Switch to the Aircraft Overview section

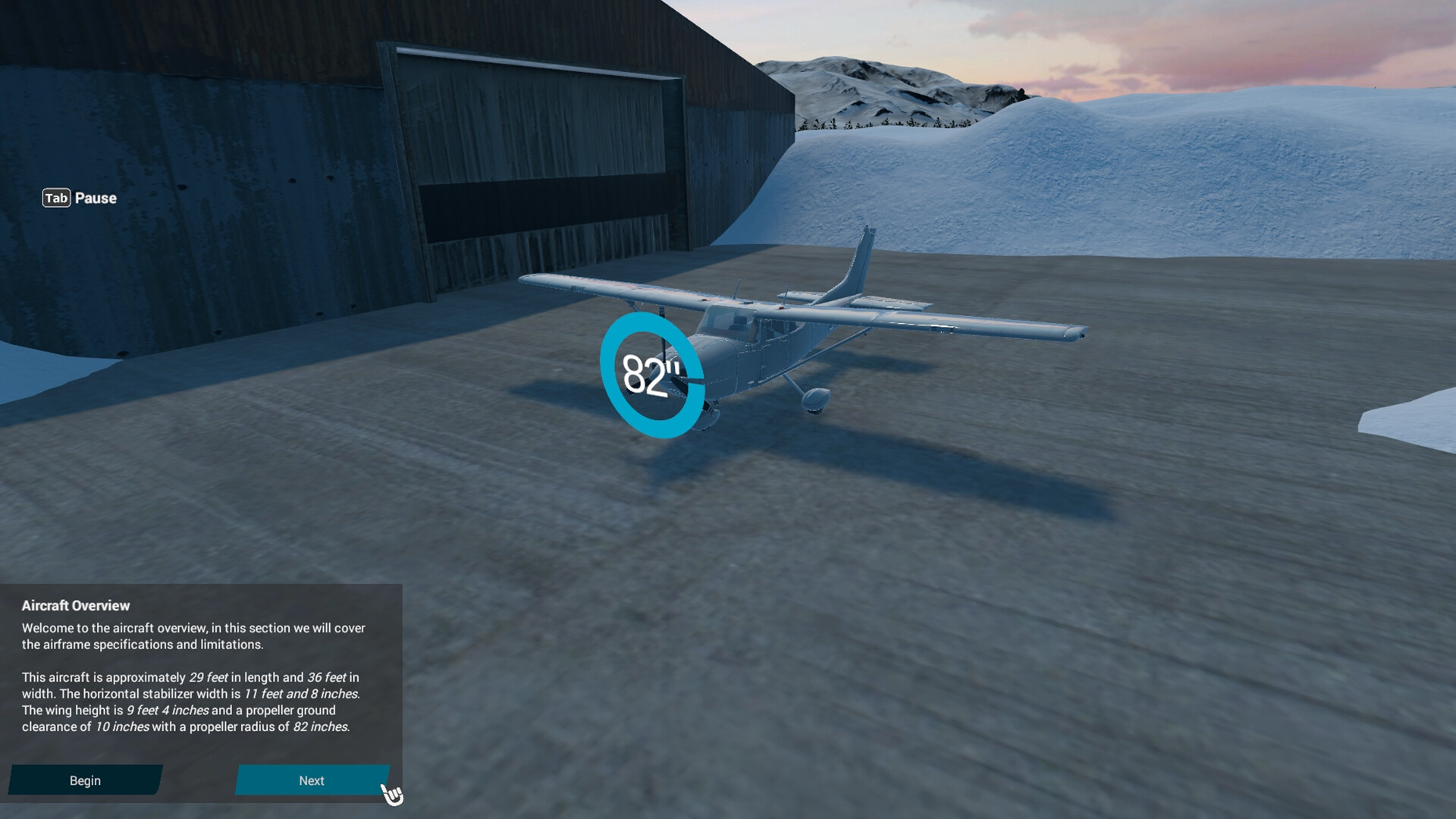click(76, 605)
